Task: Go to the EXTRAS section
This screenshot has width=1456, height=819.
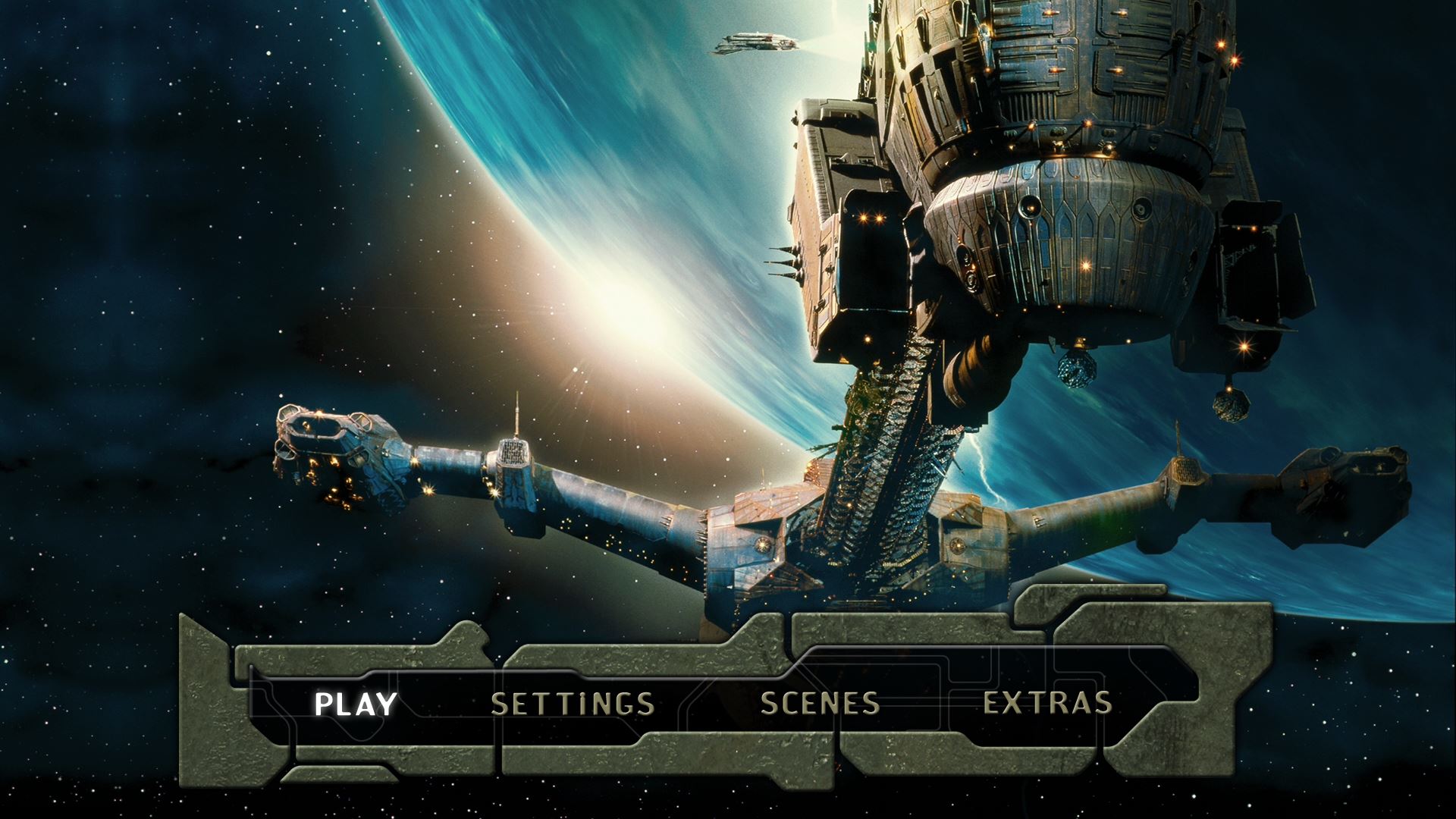Action: tap(1047, 704)
